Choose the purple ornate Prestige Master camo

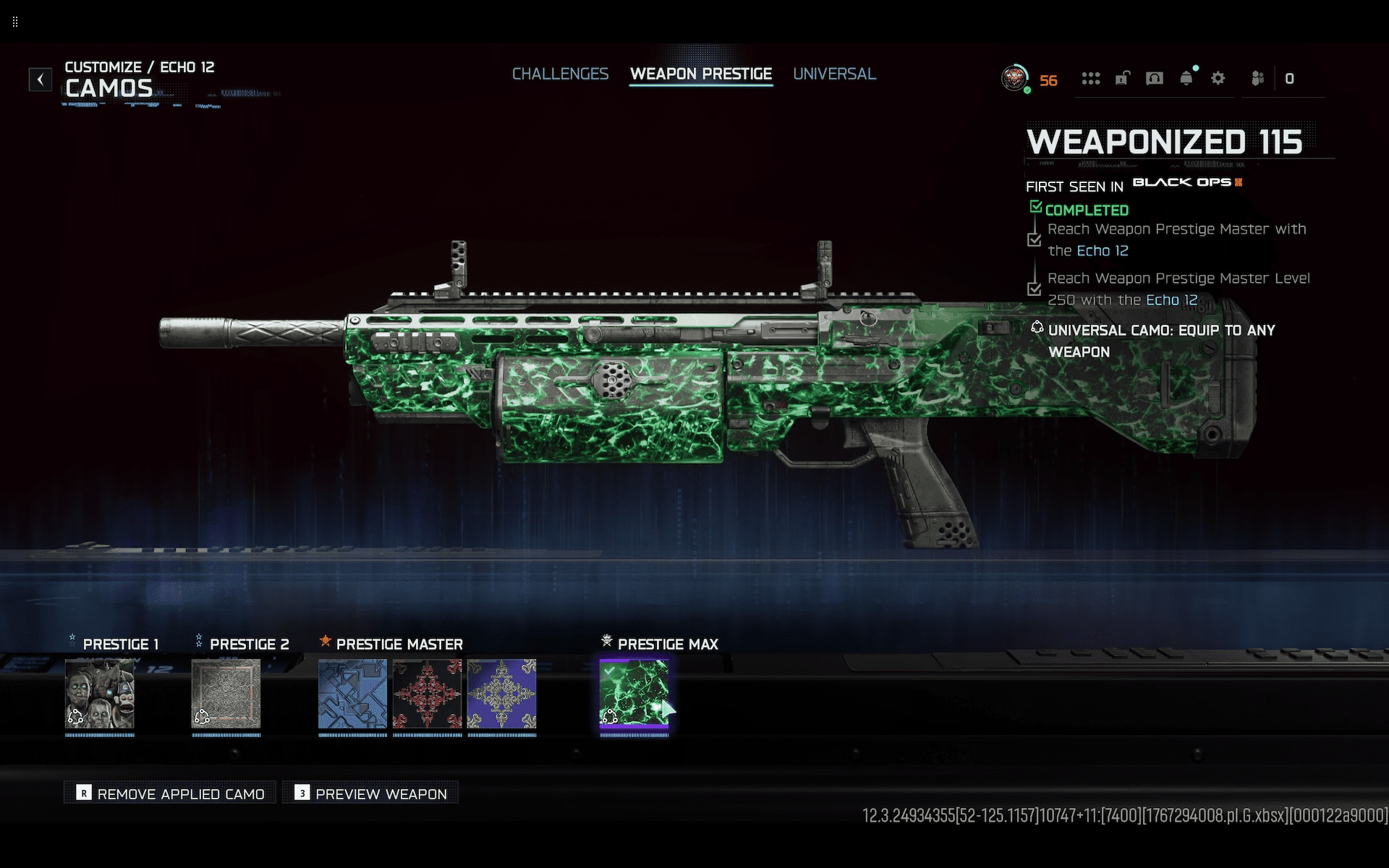click(501, 693)
